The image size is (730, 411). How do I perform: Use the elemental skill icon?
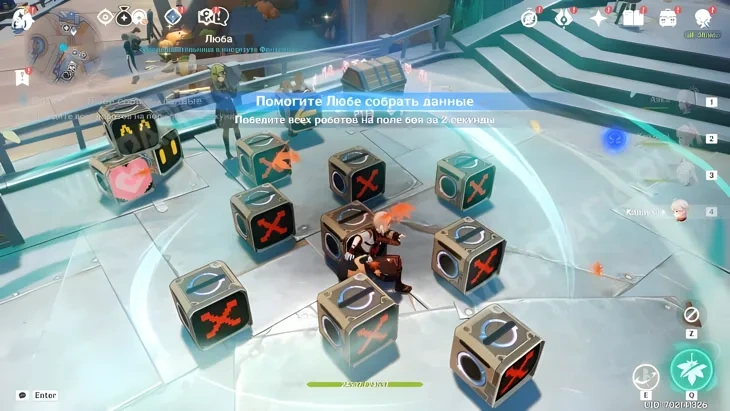click(x=645, y=377)
